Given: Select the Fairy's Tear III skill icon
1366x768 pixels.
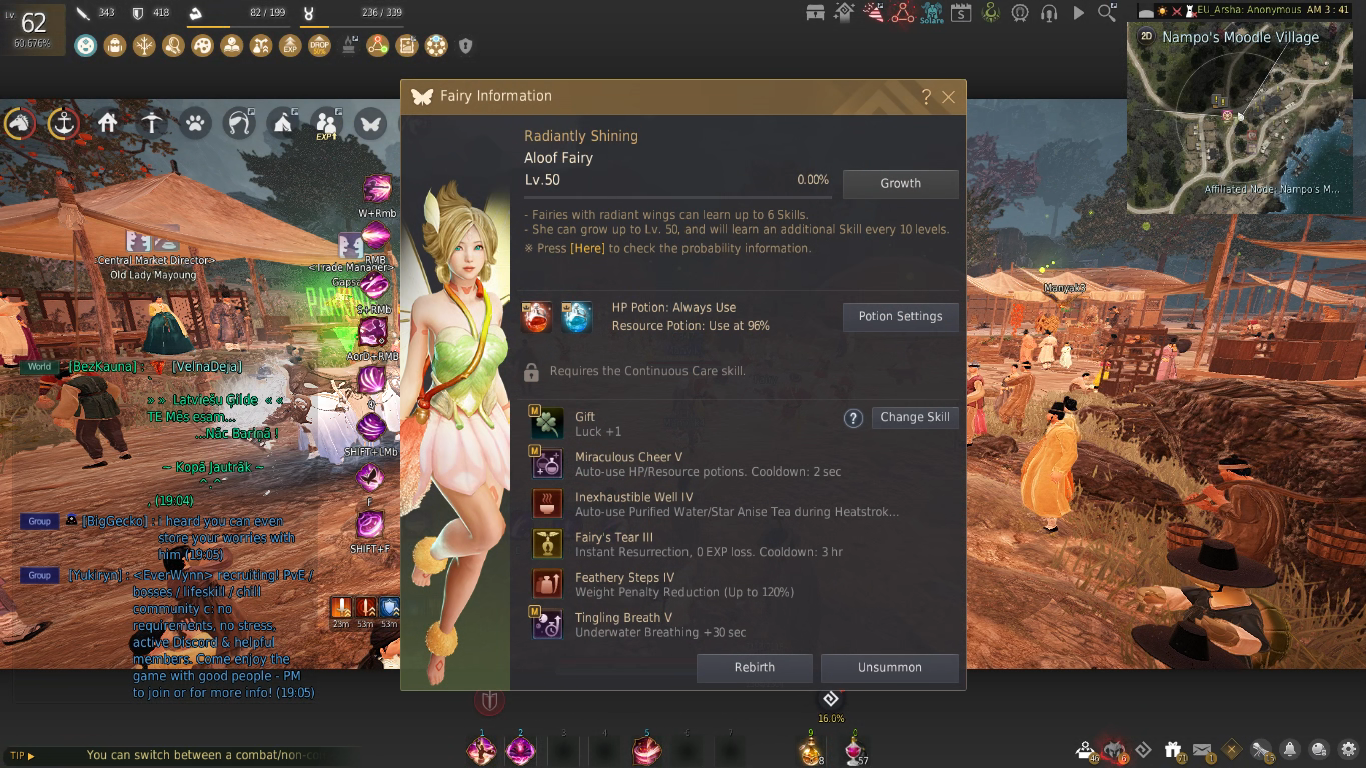Looking at the screenshot, I should (x=547, y=544).
